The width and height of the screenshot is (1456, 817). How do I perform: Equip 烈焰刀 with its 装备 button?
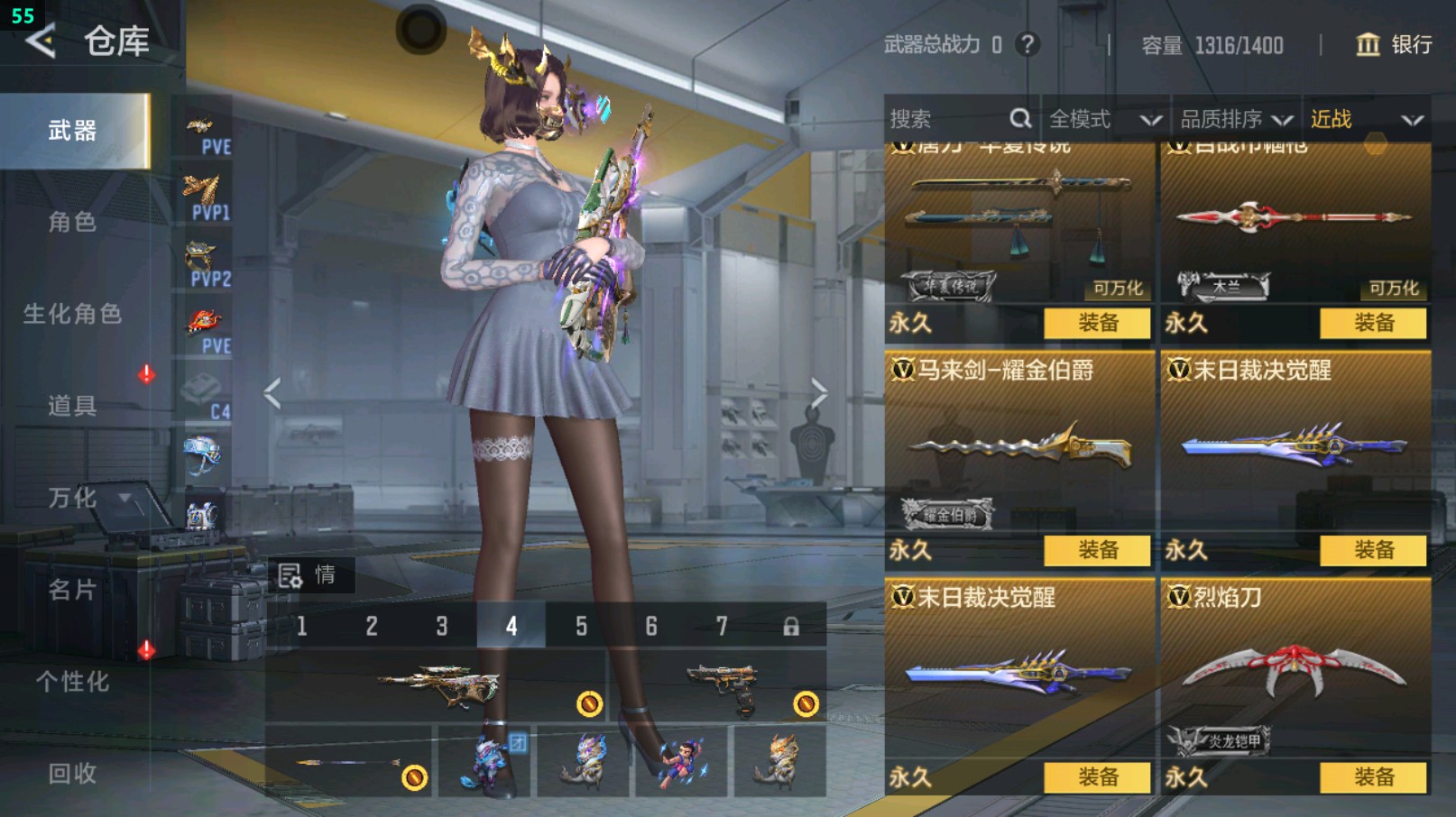tap(1372, 776)
